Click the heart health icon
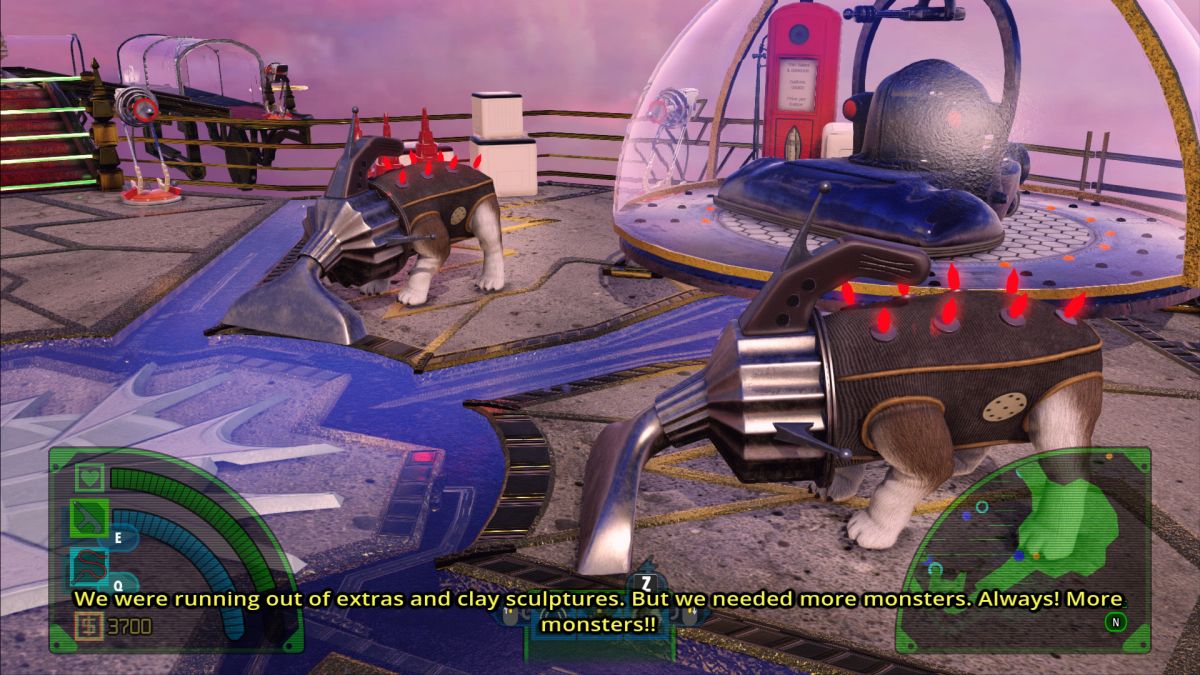This screenshot has width=1200, height=675. click(89, 478)
